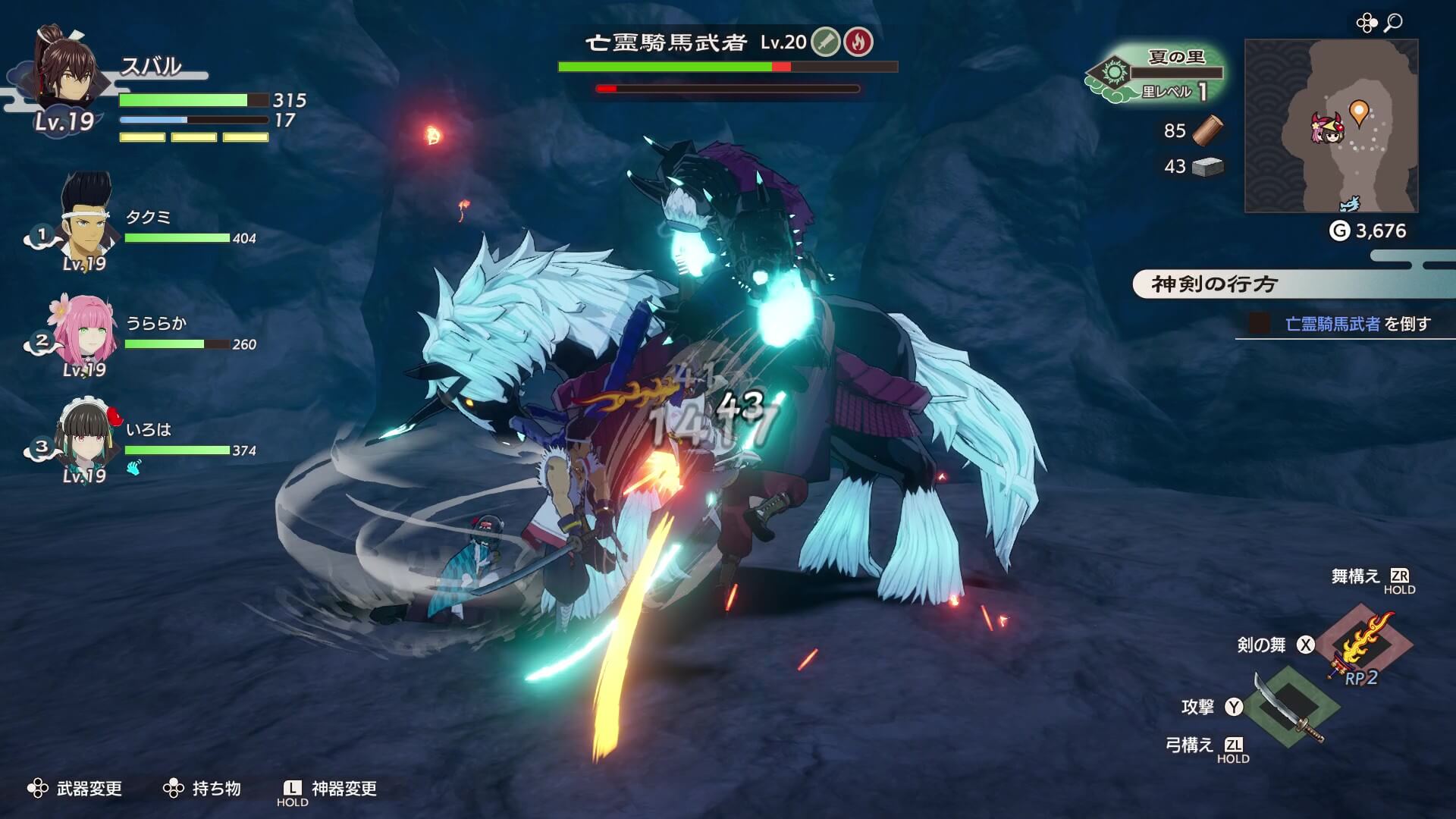The image size is (1456, 819).
Task: Click the sword icon beside 亡霊騎馬武者's name
Action: coord(825,41)
